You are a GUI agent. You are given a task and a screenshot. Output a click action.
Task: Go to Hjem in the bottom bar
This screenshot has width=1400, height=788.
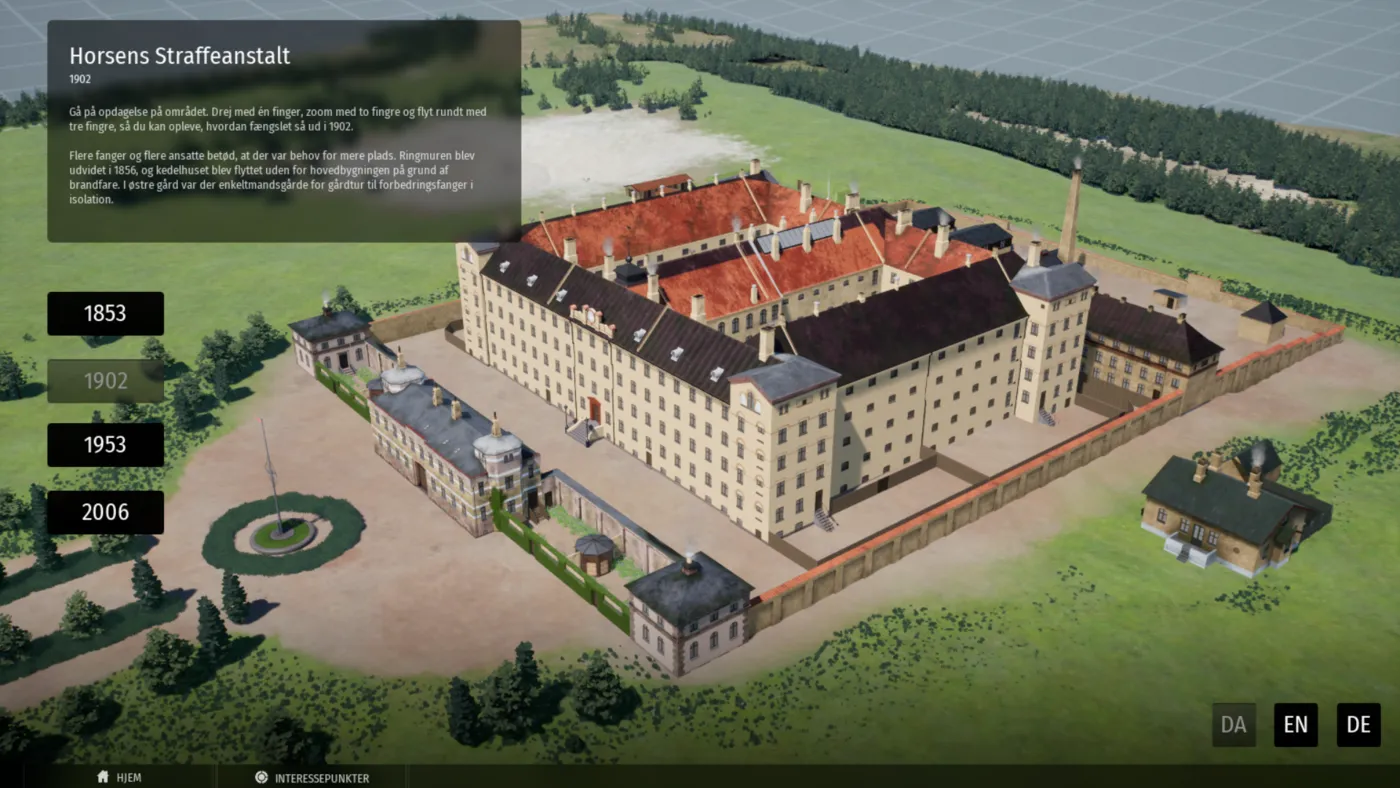[119, 777]
